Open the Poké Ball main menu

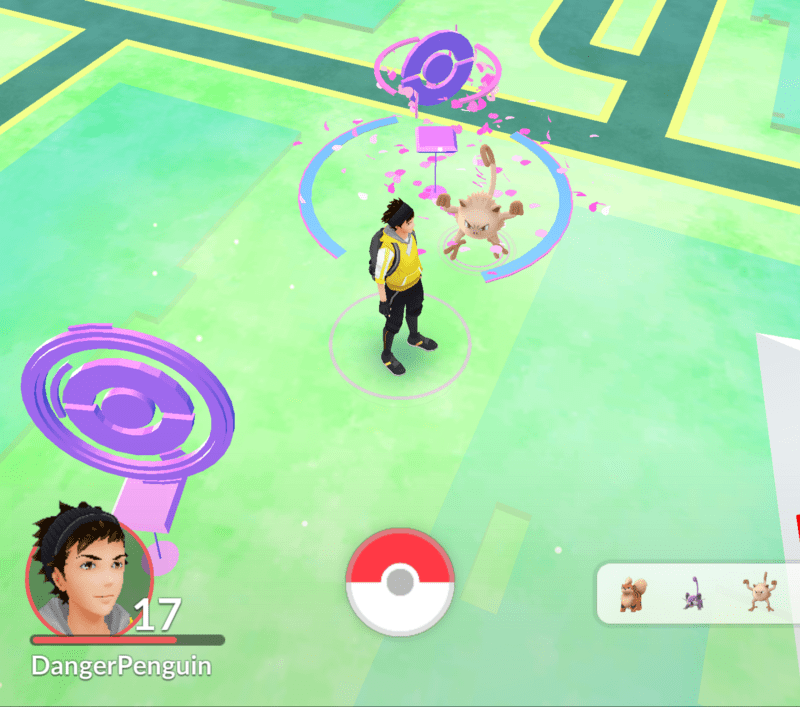click(400, 581)
